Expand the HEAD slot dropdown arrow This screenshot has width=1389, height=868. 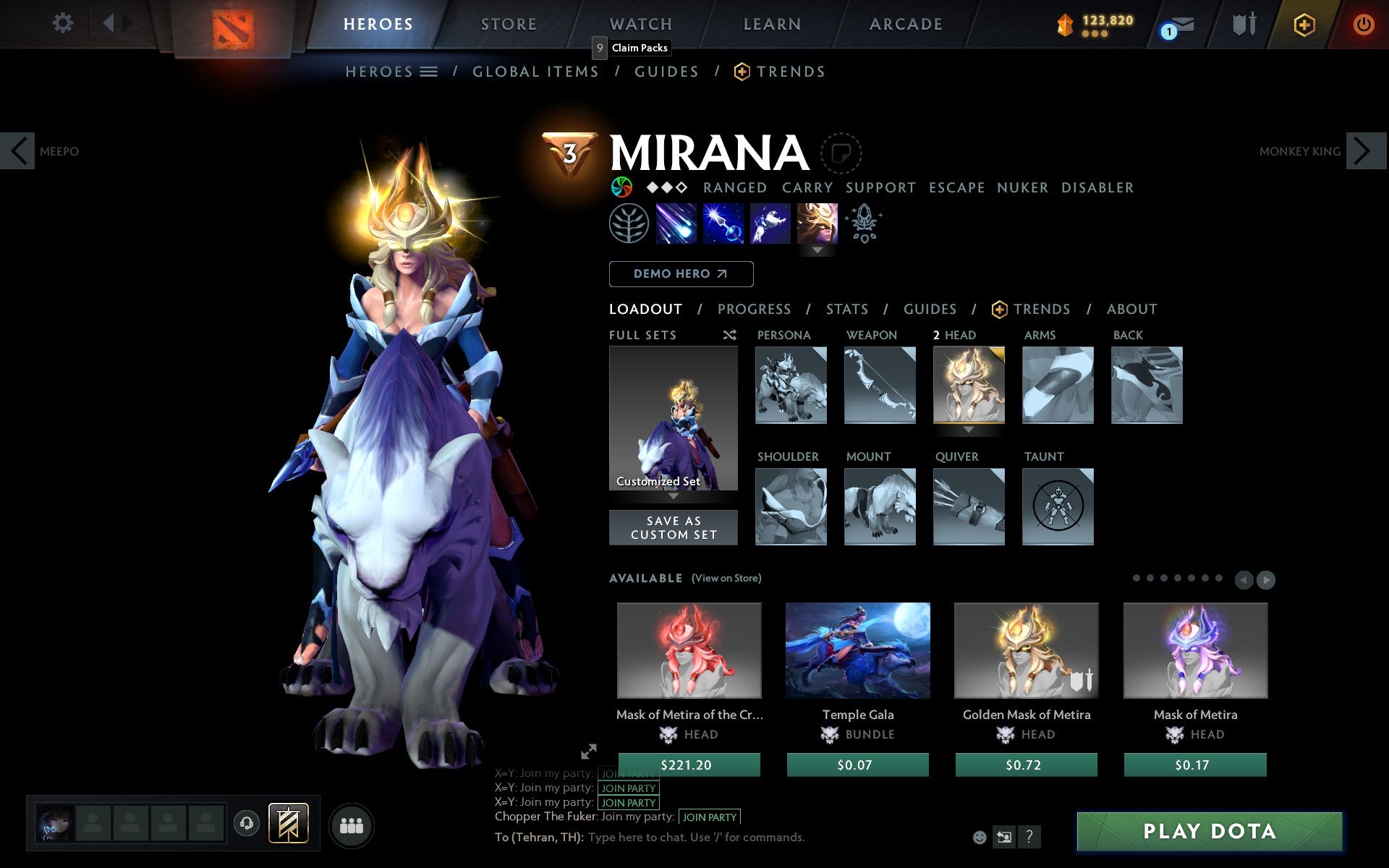click(969, 428)
